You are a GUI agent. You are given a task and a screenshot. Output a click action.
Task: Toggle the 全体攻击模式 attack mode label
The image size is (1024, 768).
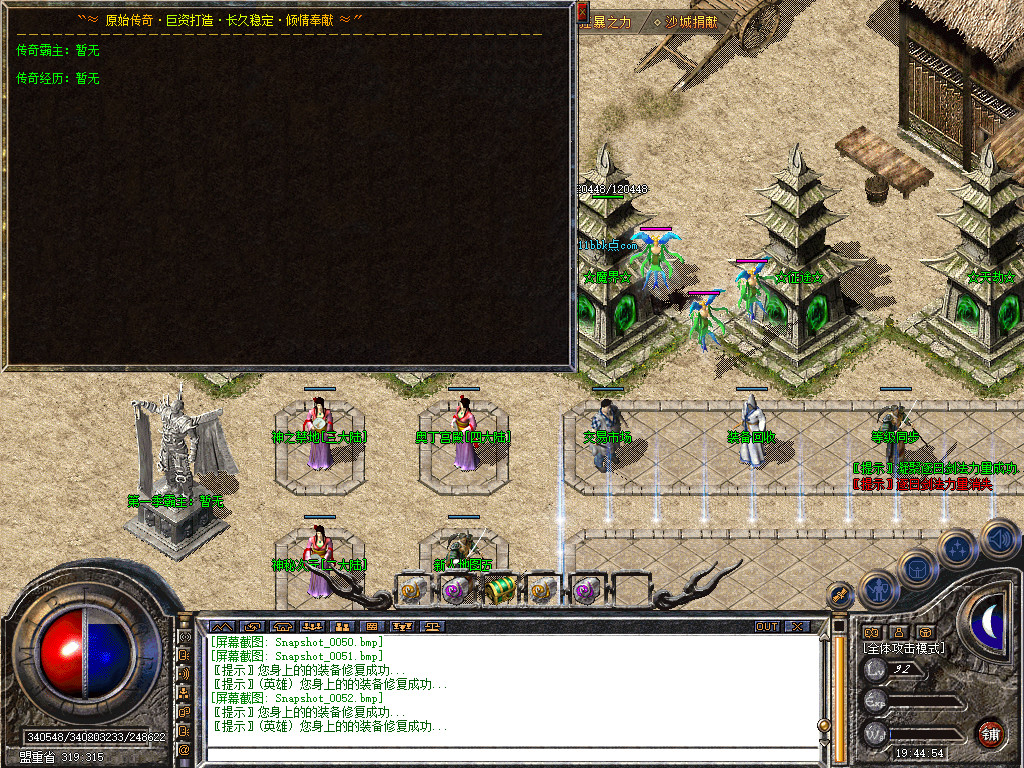click(905, 648)
